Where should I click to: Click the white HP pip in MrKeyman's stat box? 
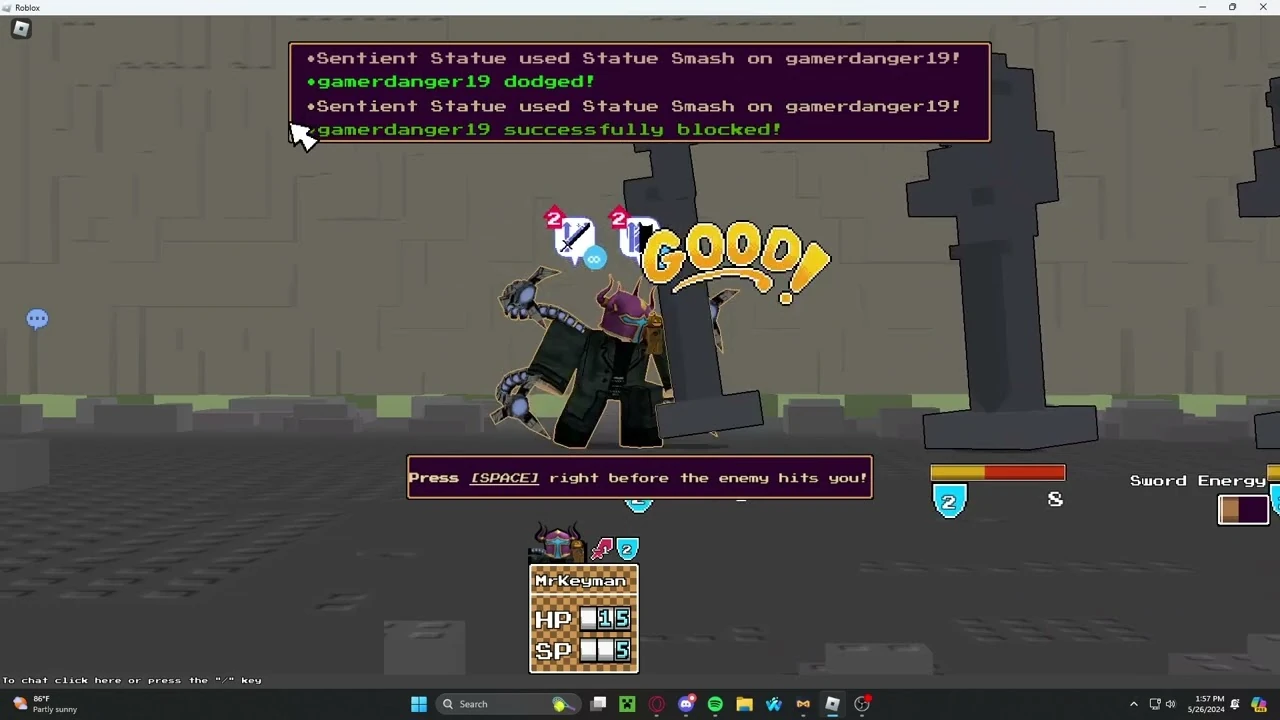(589, 619)
